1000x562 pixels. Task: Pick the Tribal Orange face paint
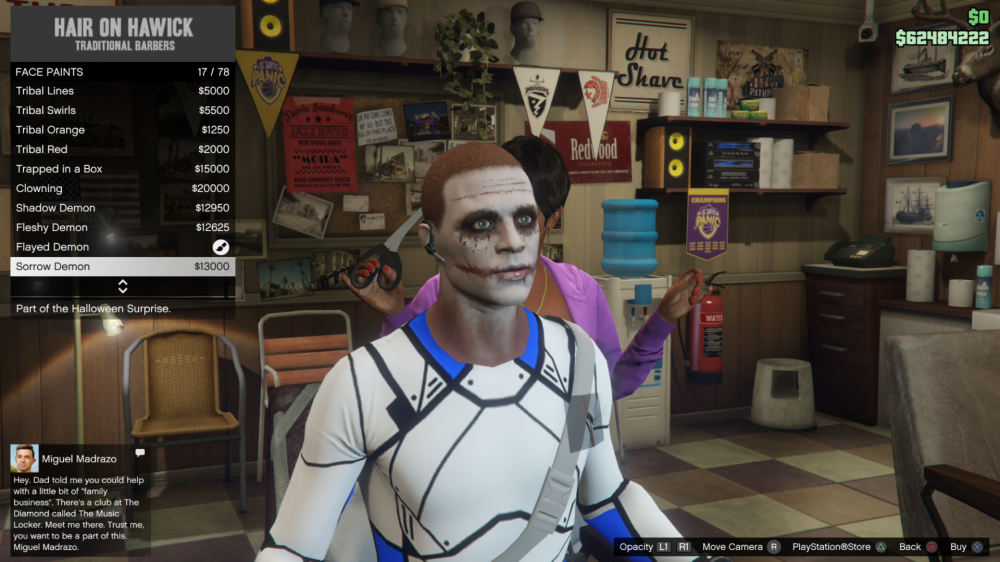tap(122, 130)
